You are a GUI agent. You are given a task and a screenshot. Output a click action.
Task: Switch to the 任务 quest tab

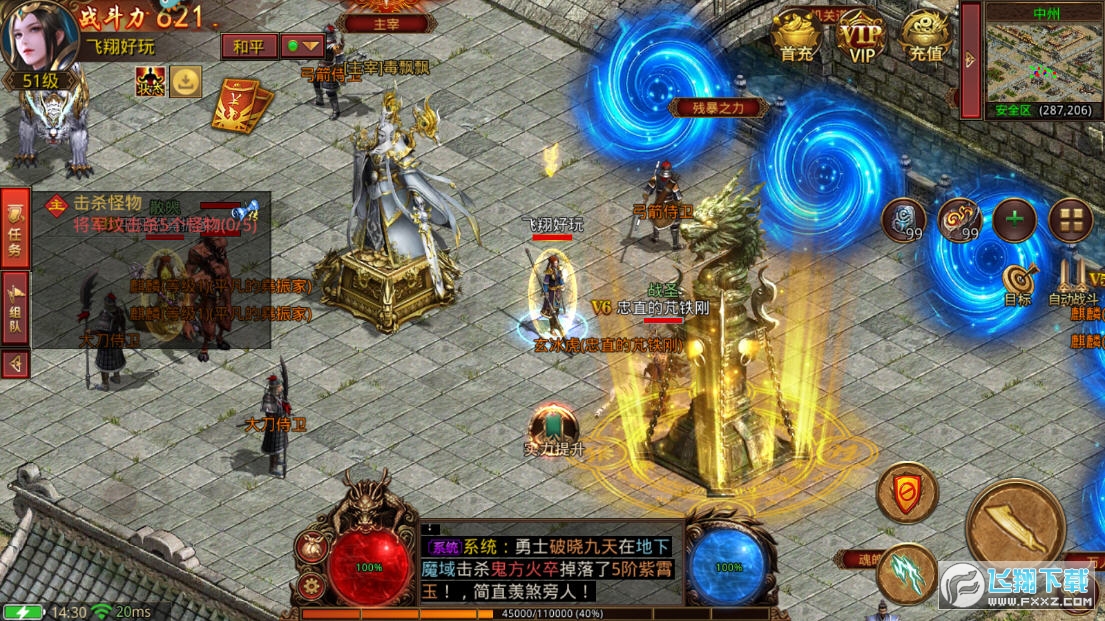click(x=15, y=230)
